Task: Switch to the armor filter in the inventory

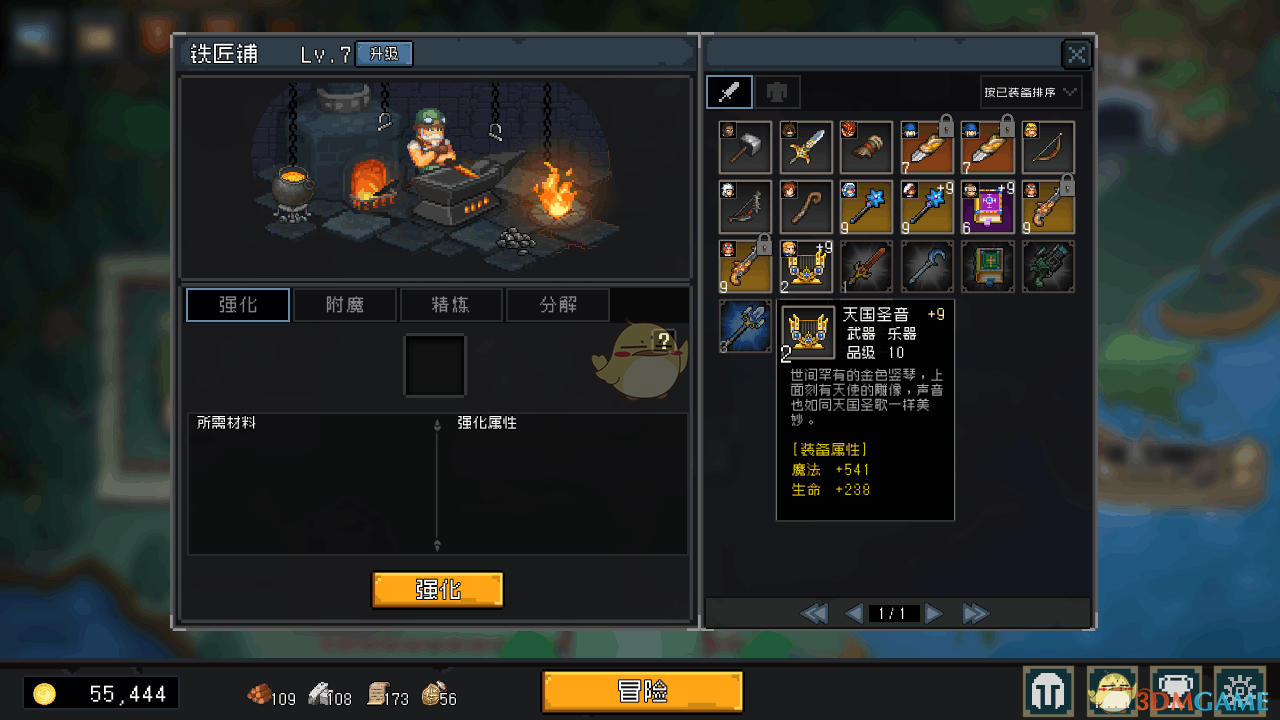Action: pyautogui.click(x=778, y=91)
